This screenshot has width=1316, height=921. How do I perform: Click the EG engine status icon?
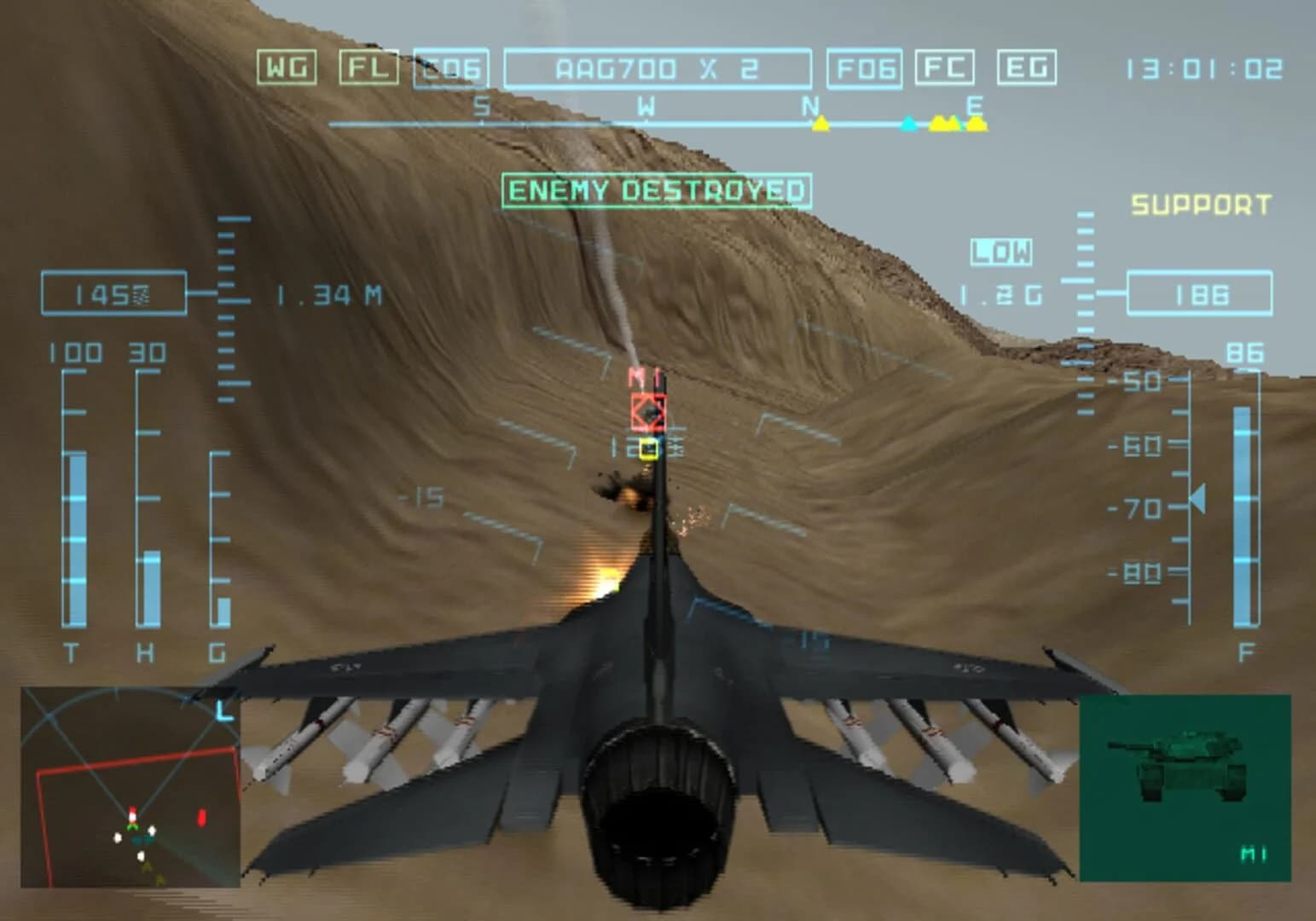[1029, 68]
